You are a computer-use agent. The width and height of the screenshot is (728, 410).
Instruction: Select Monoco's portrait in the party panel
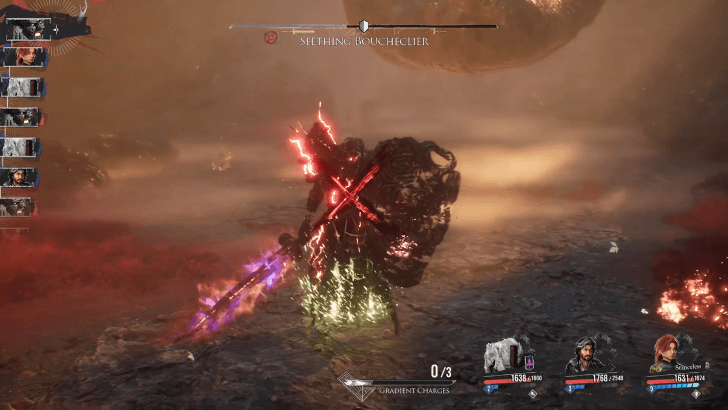coord(503,355)
